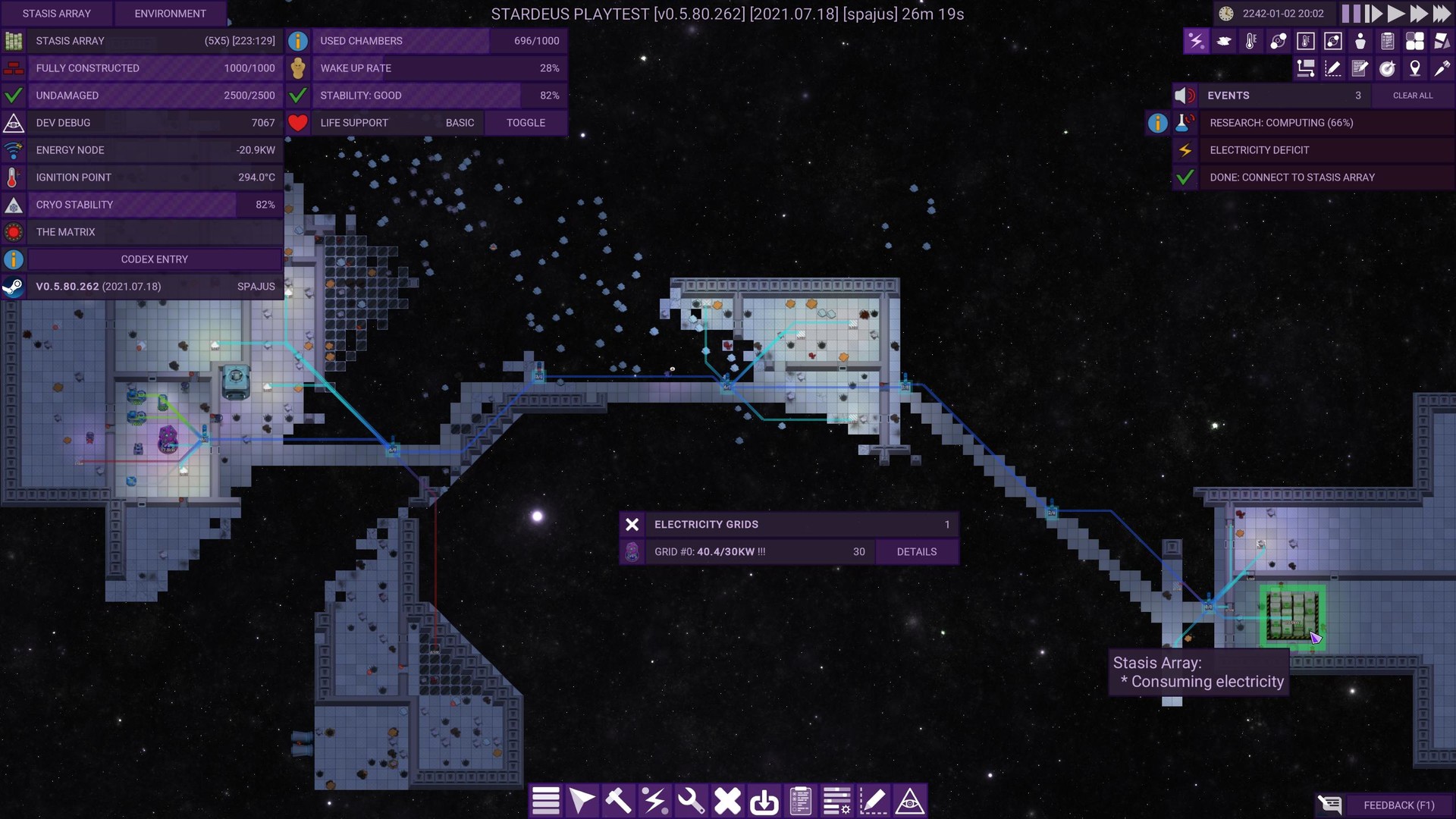
Task: Activate the white X deconstruct tool
Action: (727, 801)
